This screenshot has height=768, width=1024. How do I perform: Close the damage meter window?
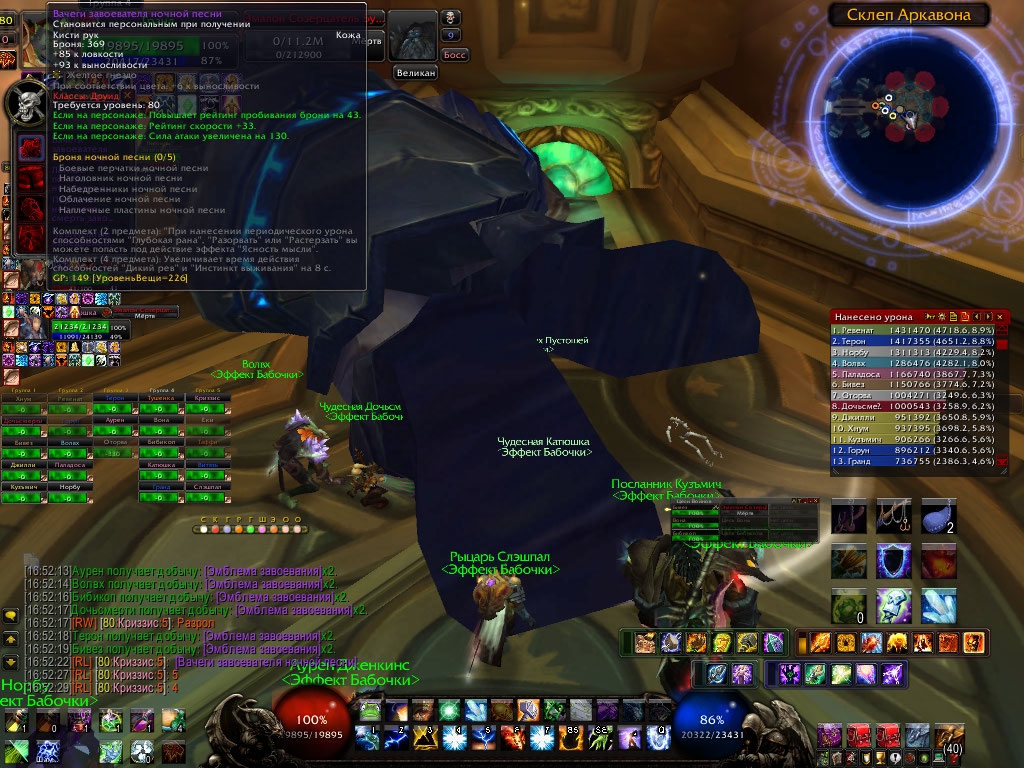point(1000,317)
